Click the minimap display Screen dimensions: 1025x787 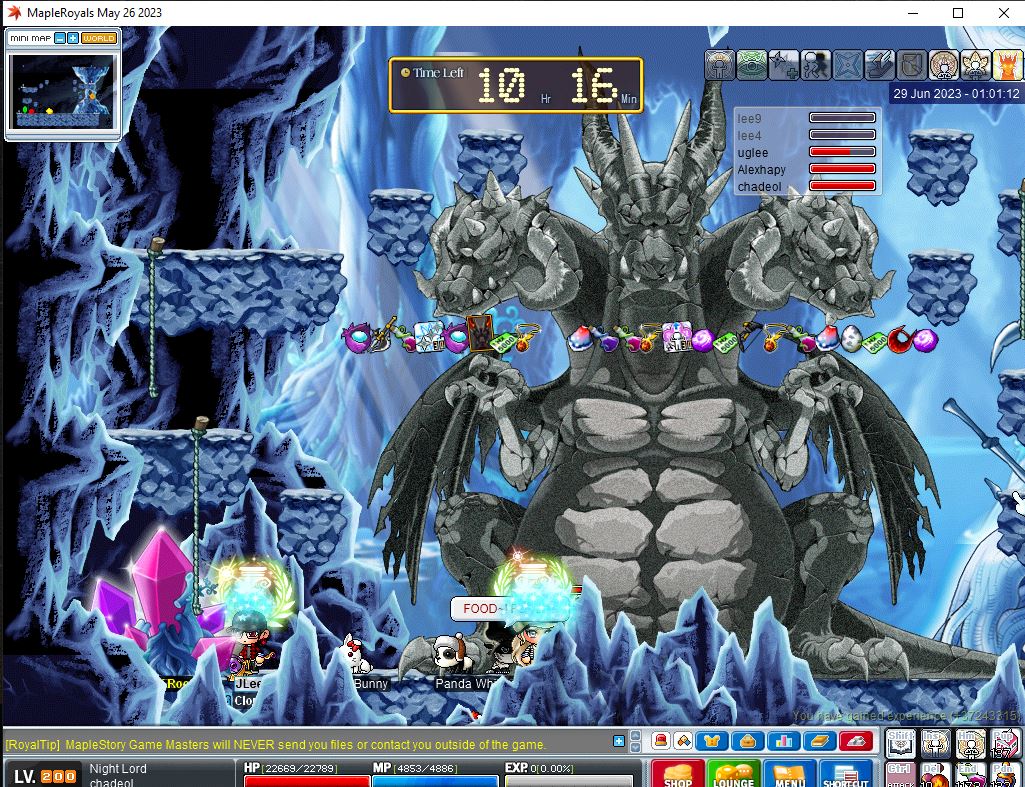point(62,91)
